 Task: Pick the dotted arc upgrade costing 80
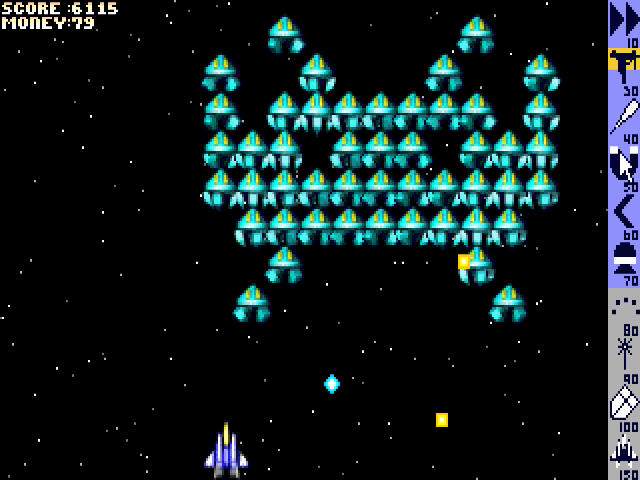tap(623, 306)
